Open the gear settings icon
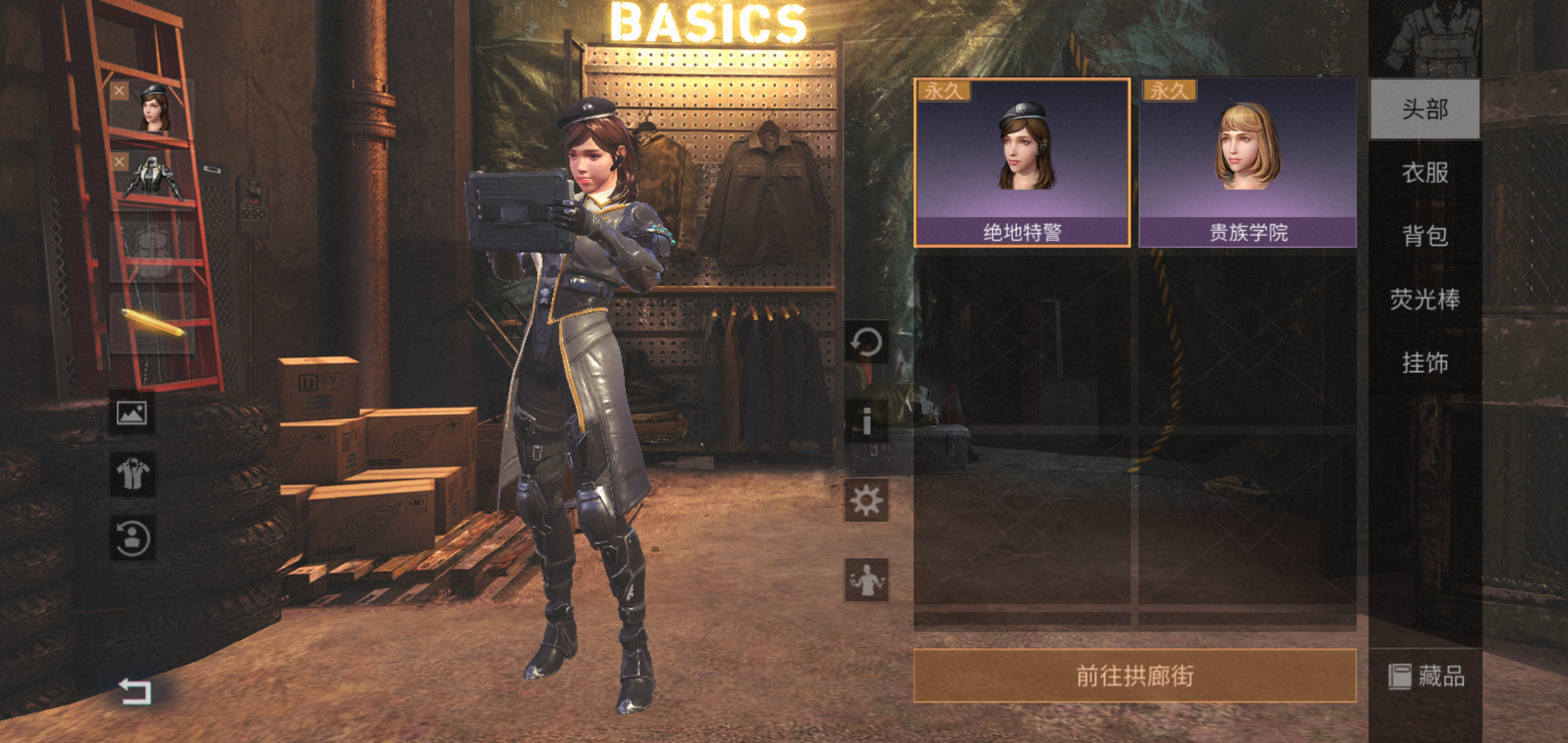Image resolution: width=1568 pixels, height=743 pixels. [x=866, y=501]
